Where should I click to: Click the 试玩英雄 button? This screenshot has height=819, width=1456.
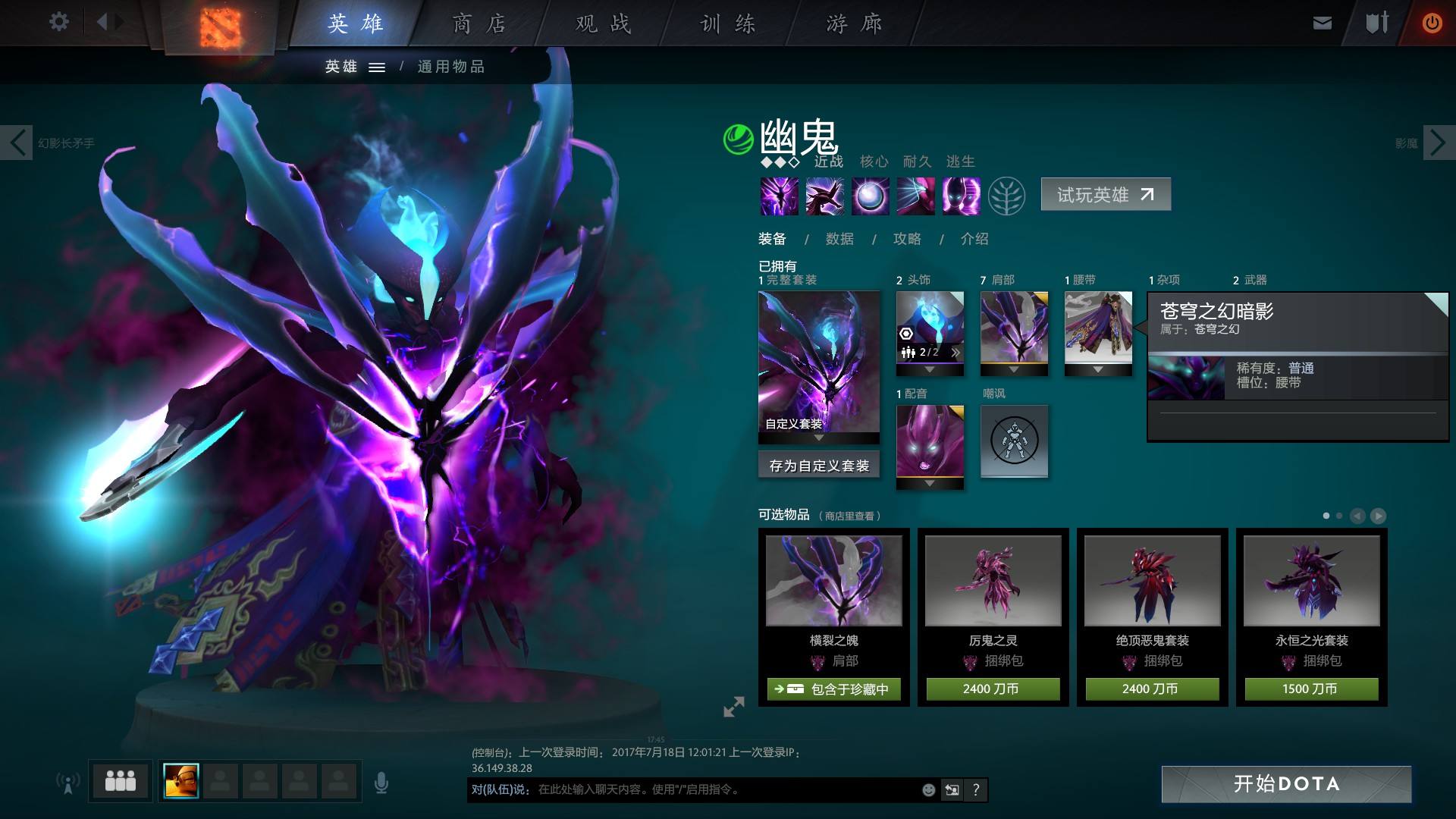[1106, 194]
